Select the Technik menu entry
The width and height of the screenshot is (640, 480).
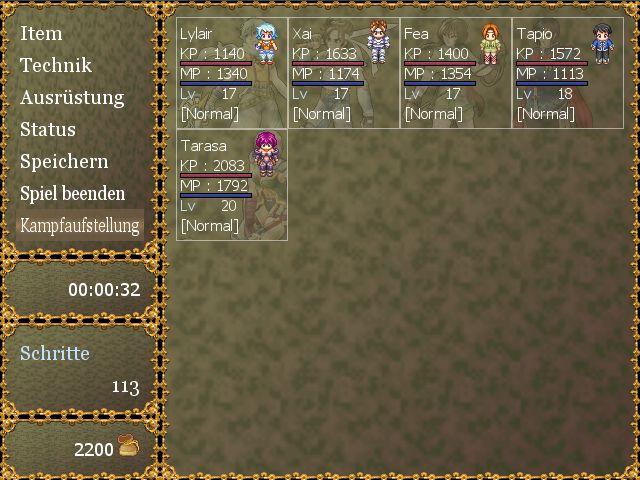[55, 65]
